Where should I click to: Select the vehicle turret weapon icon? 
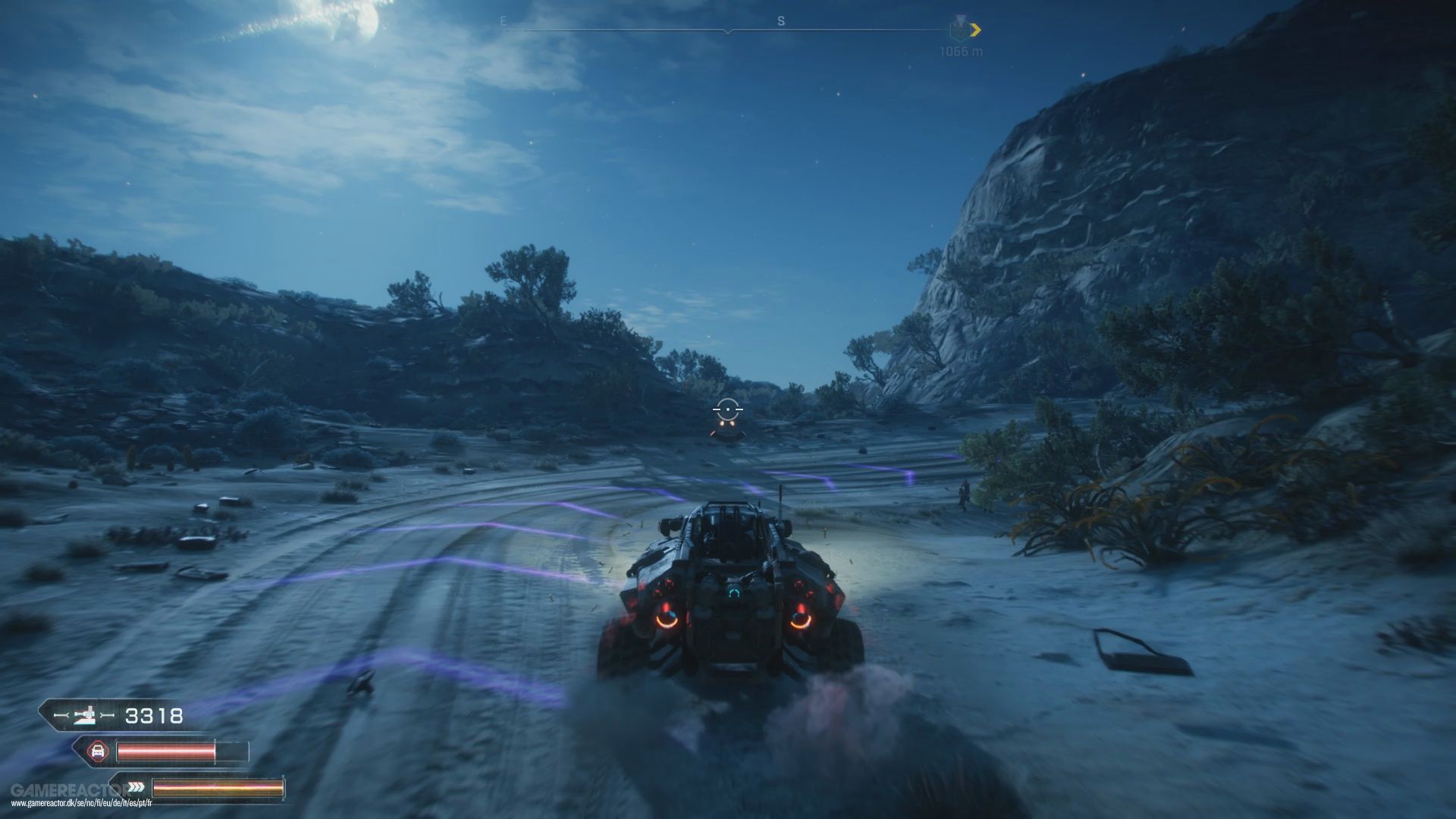(x=86, y=716)
